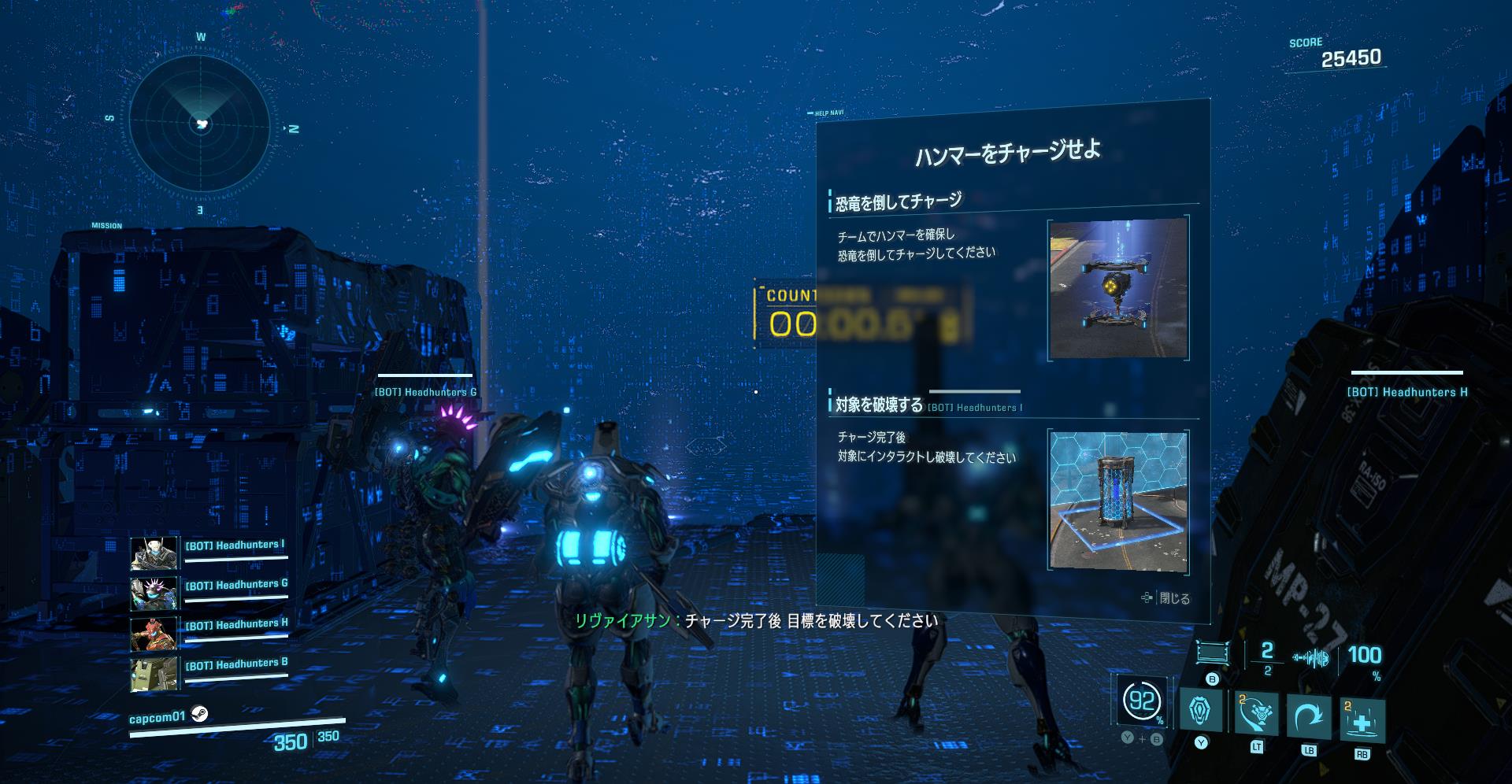Activate the shield emblem ability
Image resolution: width=1512 pixels, height=784 pixels.
pyautogui.click(x=1201, y=710)
